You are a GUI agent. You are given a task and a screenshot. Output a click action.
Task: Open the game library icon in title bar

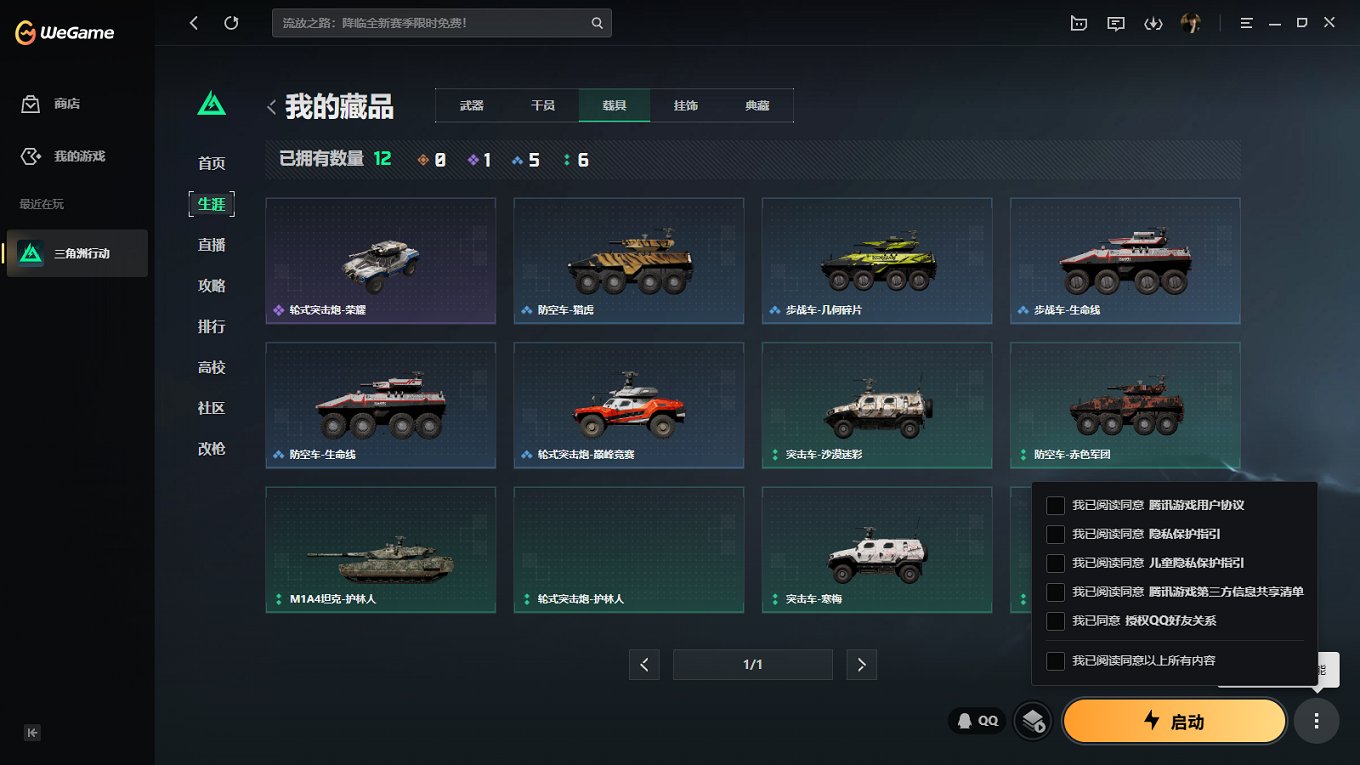tap(1079, 22)
